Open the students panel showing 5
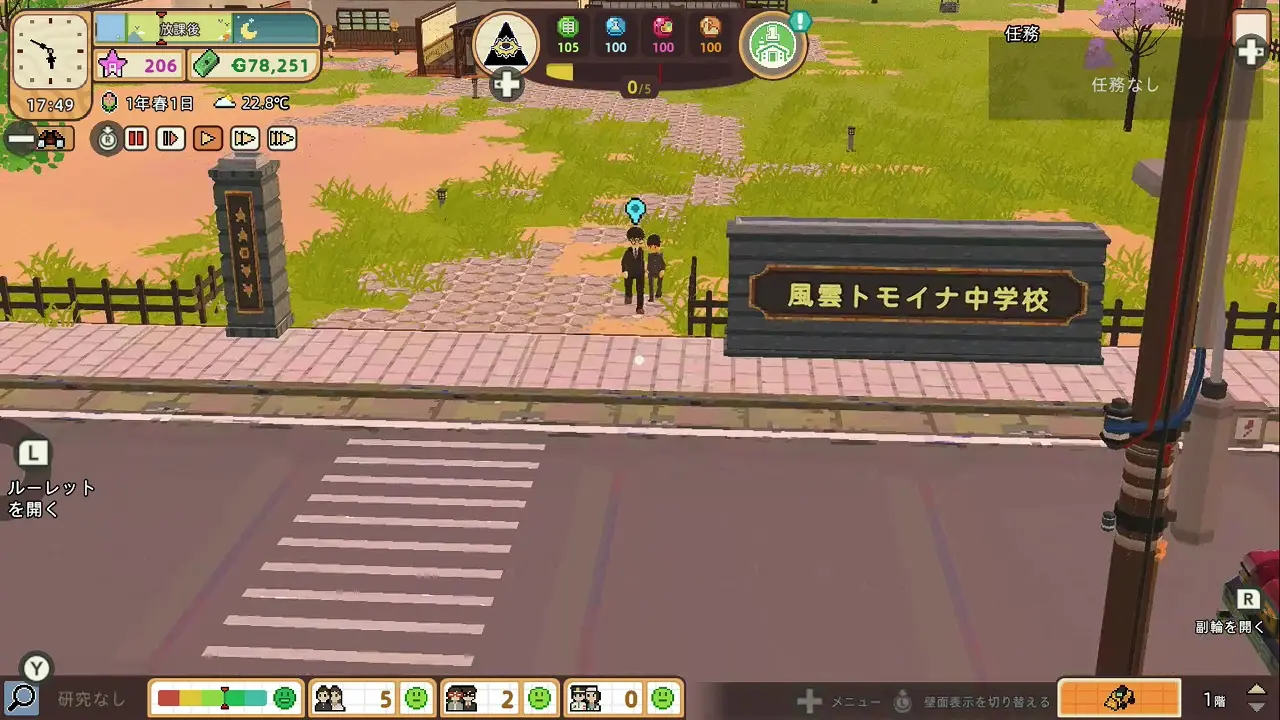 click(x=369, y=698)
